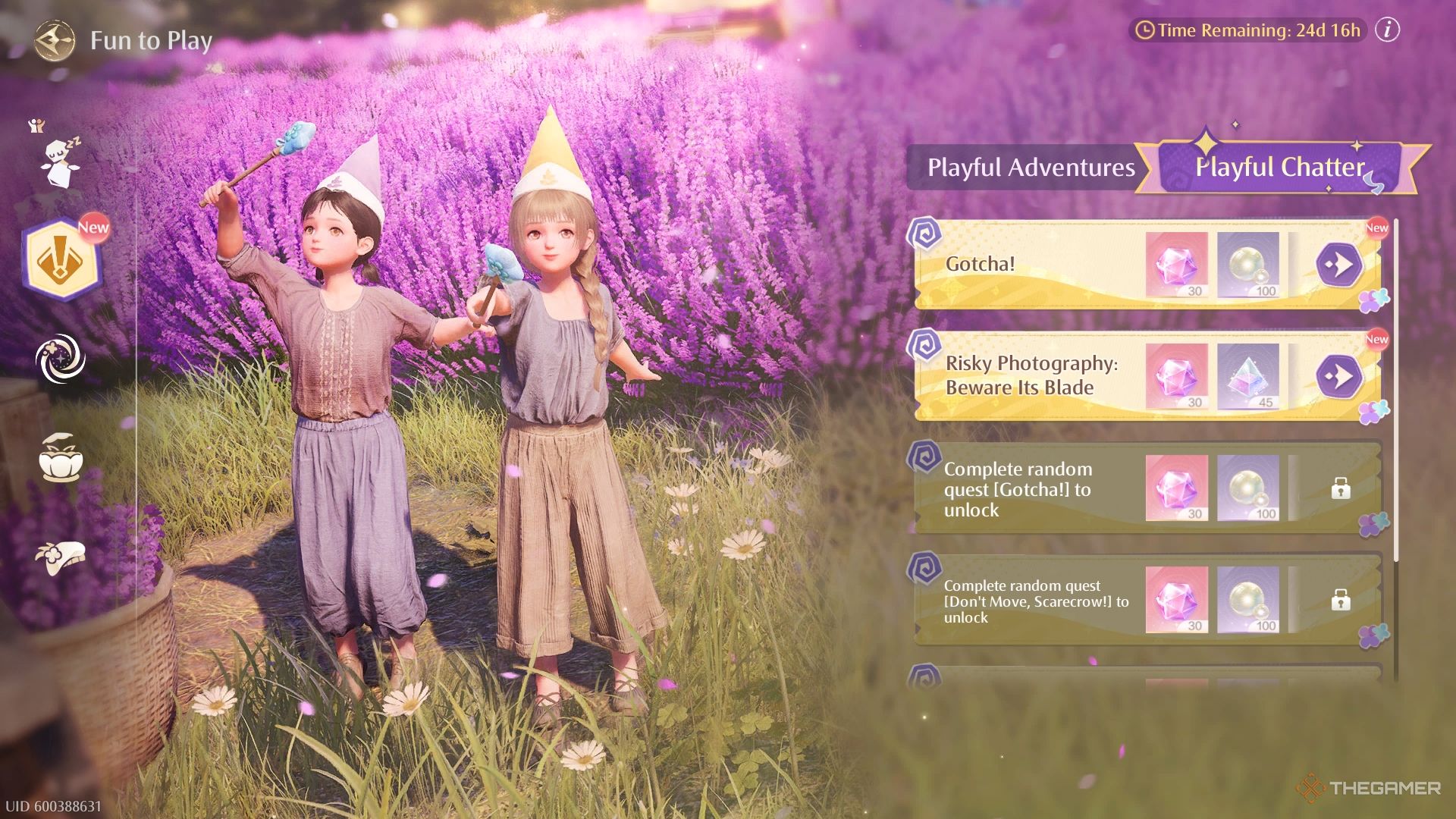This screenshot has height=819, width=1456.
Task: Go back using the Fun to Play arrow
Action: pyautogui.click(x=55, y=41)
